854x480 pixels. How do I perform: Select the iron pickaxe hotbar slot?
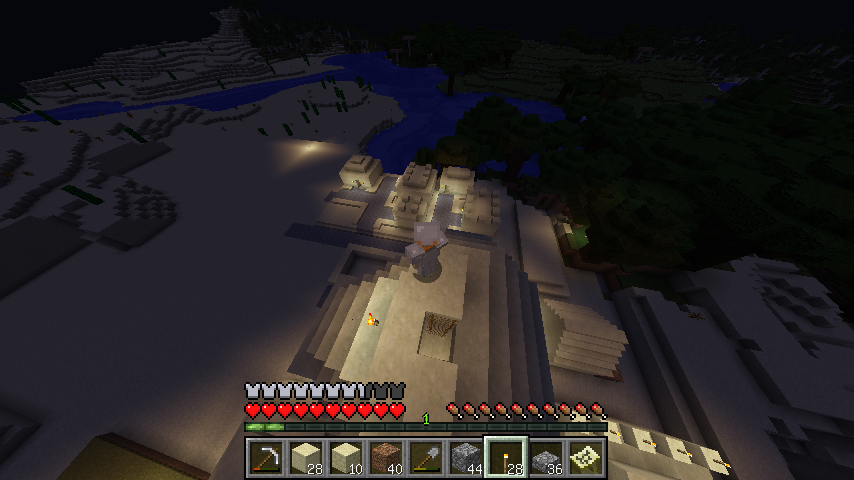point(265,458)
